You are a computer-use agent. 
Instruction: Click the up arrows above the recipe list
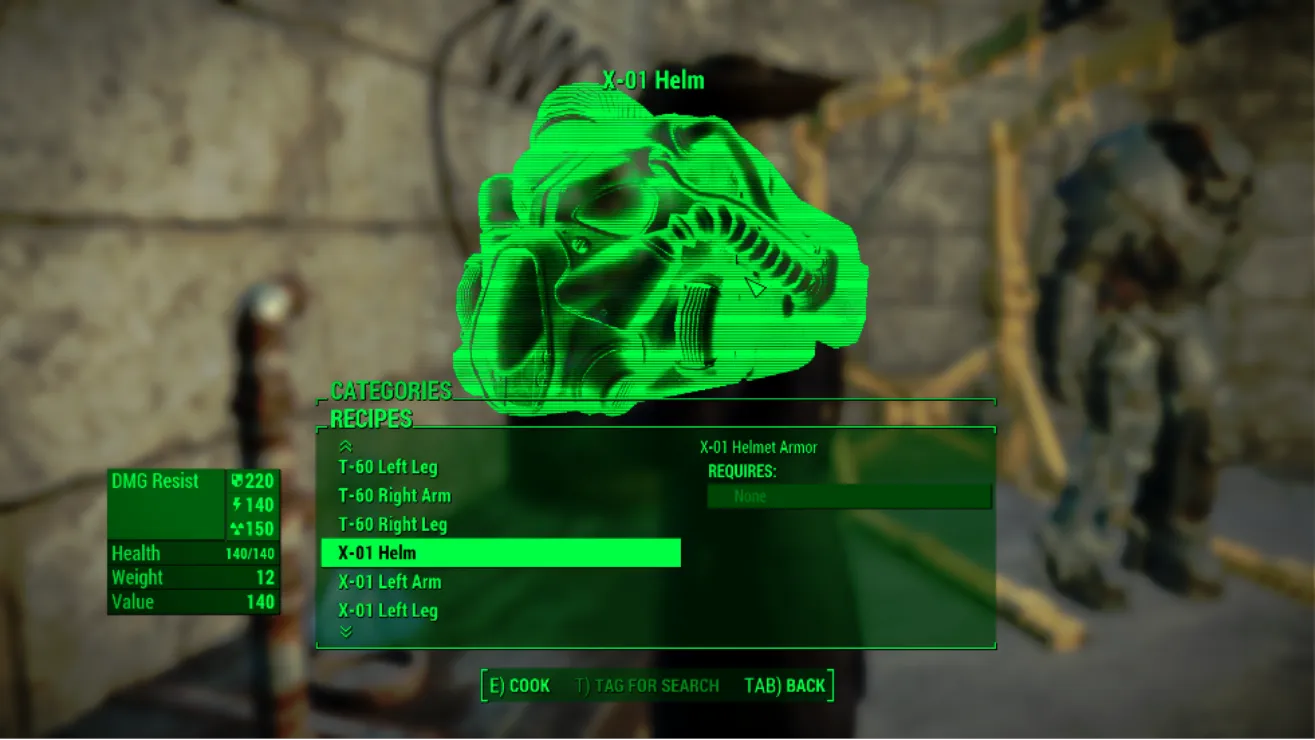pos(346,447)
